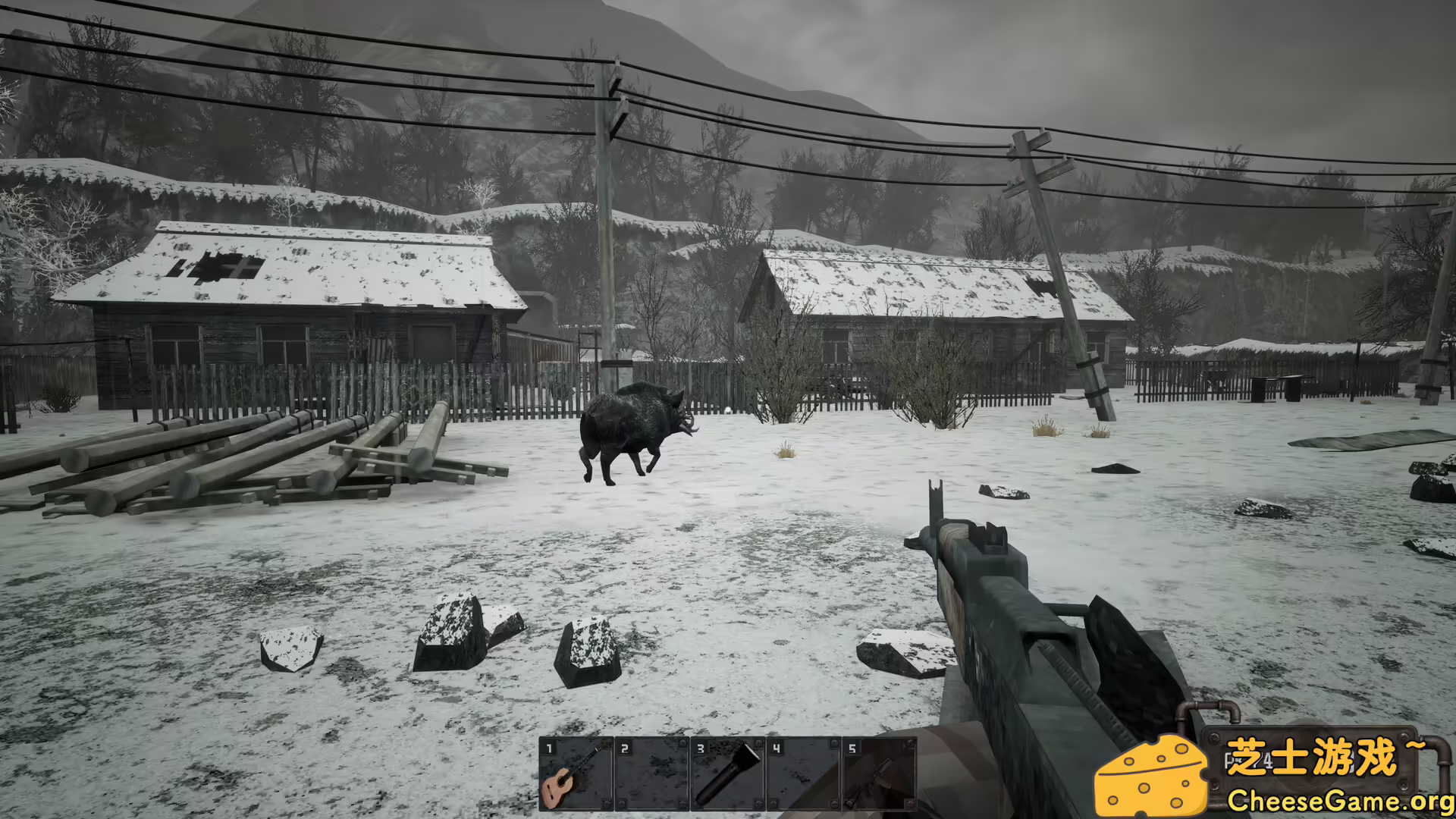Click the number label 1 on the hotbar
This screenshot has width=1456, height=819.
pyautogui.click(x=549, y=749)
